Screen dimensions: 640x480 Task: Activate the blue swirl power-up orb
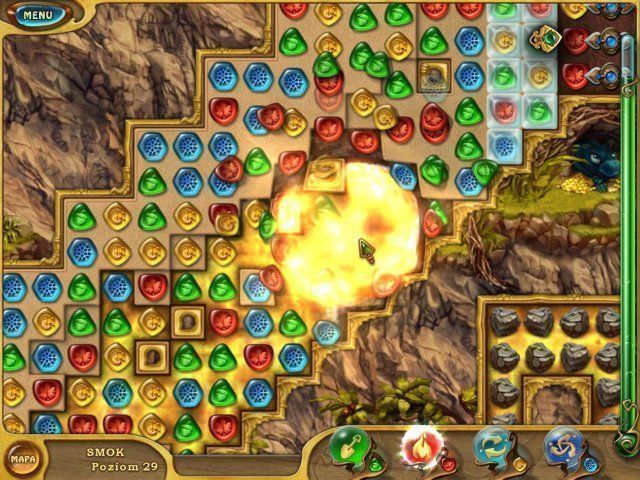563,447
